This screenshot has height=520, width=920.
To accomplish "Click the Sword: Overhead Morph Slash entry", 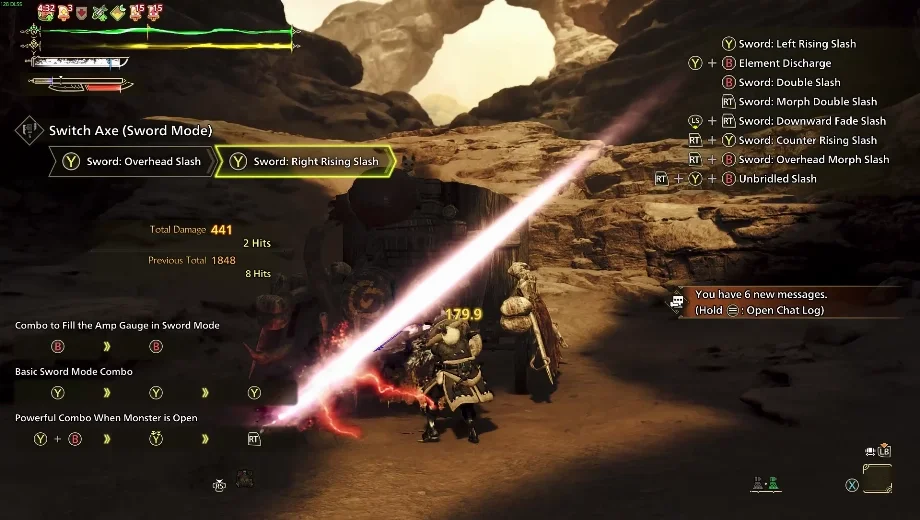I will pos(813,160).
